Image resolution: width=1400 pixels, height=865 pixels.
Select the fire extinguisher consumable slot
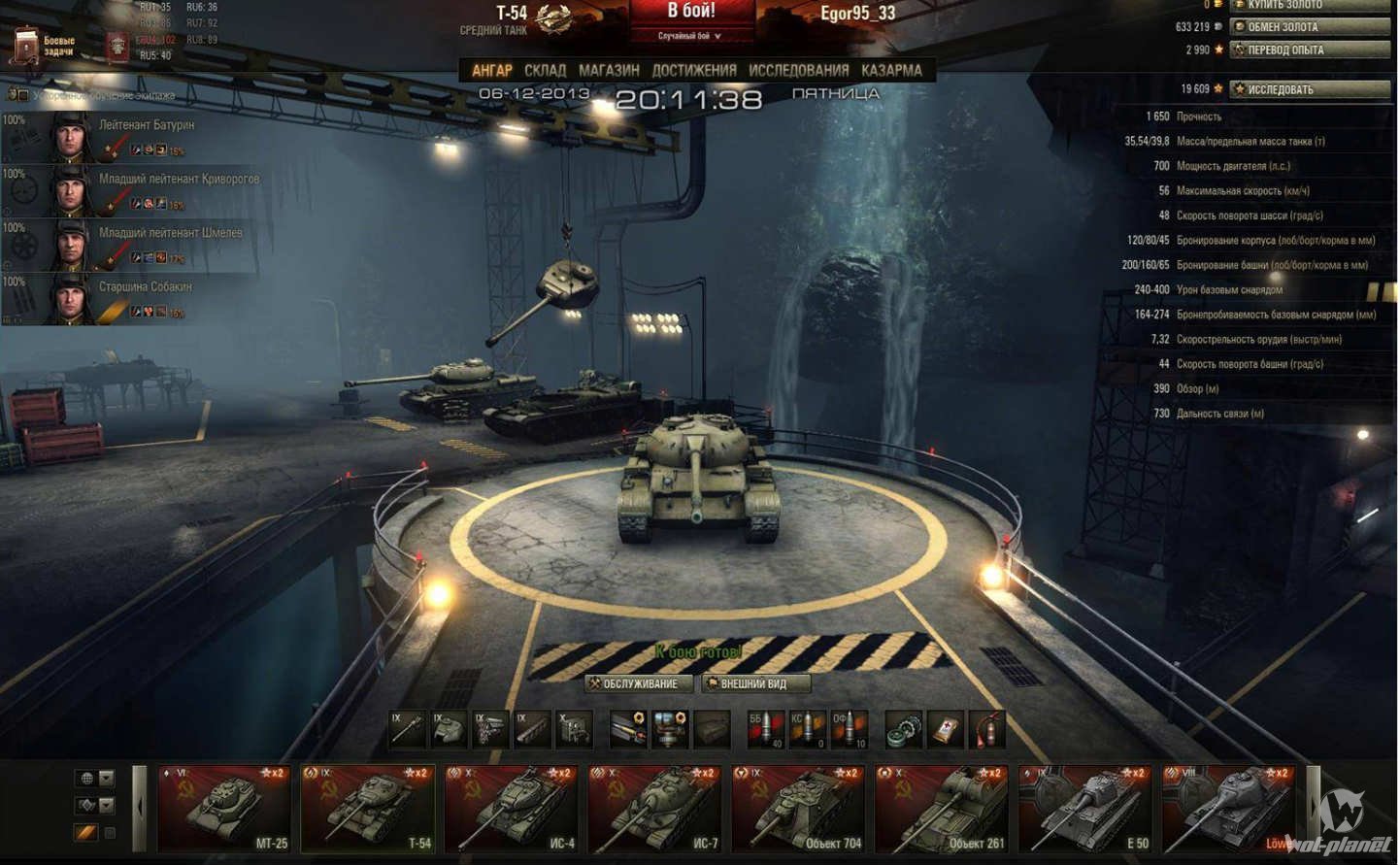point(987,730)
